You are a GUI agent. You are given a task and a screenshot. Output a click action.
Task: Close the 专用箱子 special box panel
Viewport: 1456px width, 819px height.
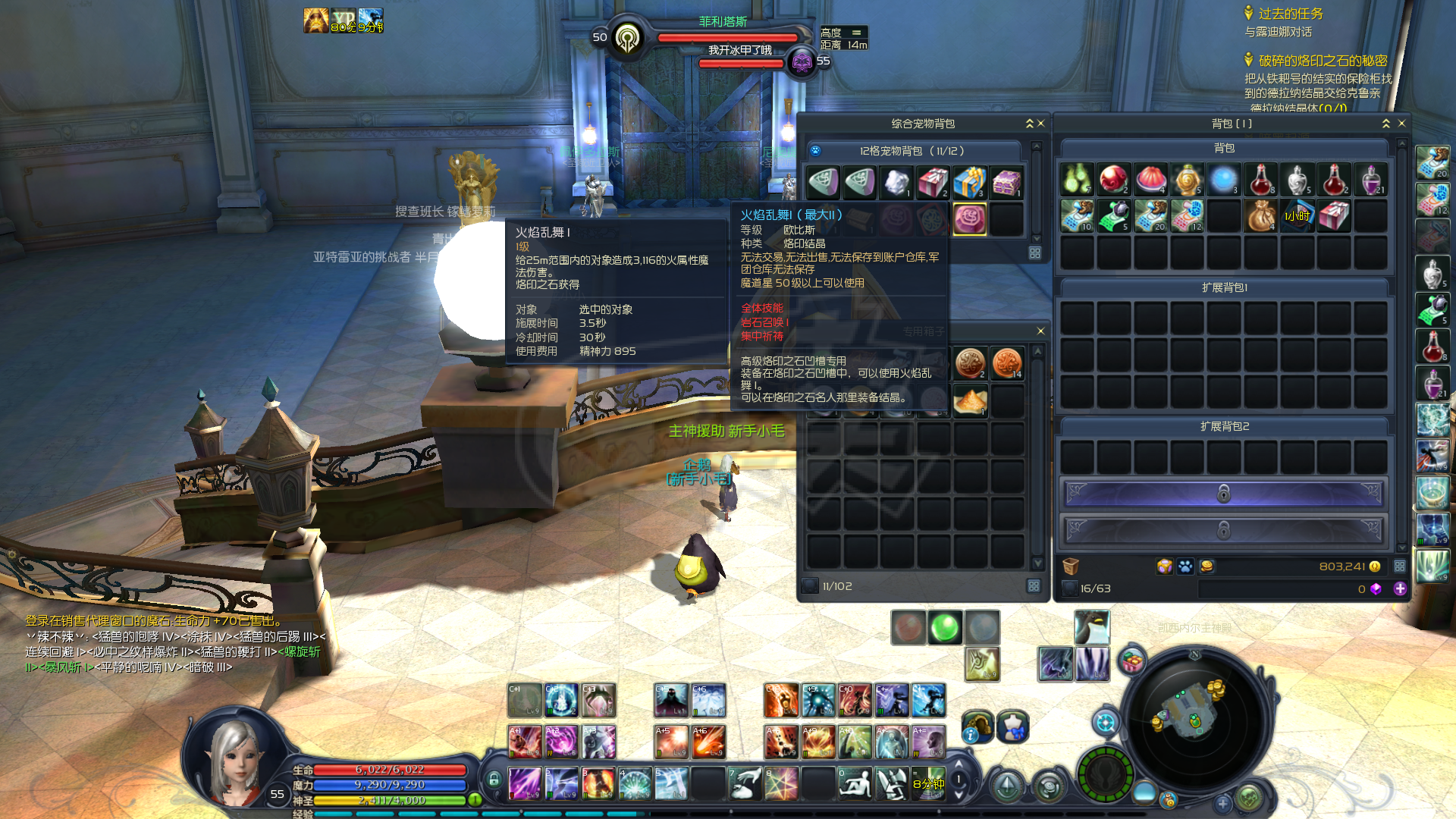point(1040,331)
